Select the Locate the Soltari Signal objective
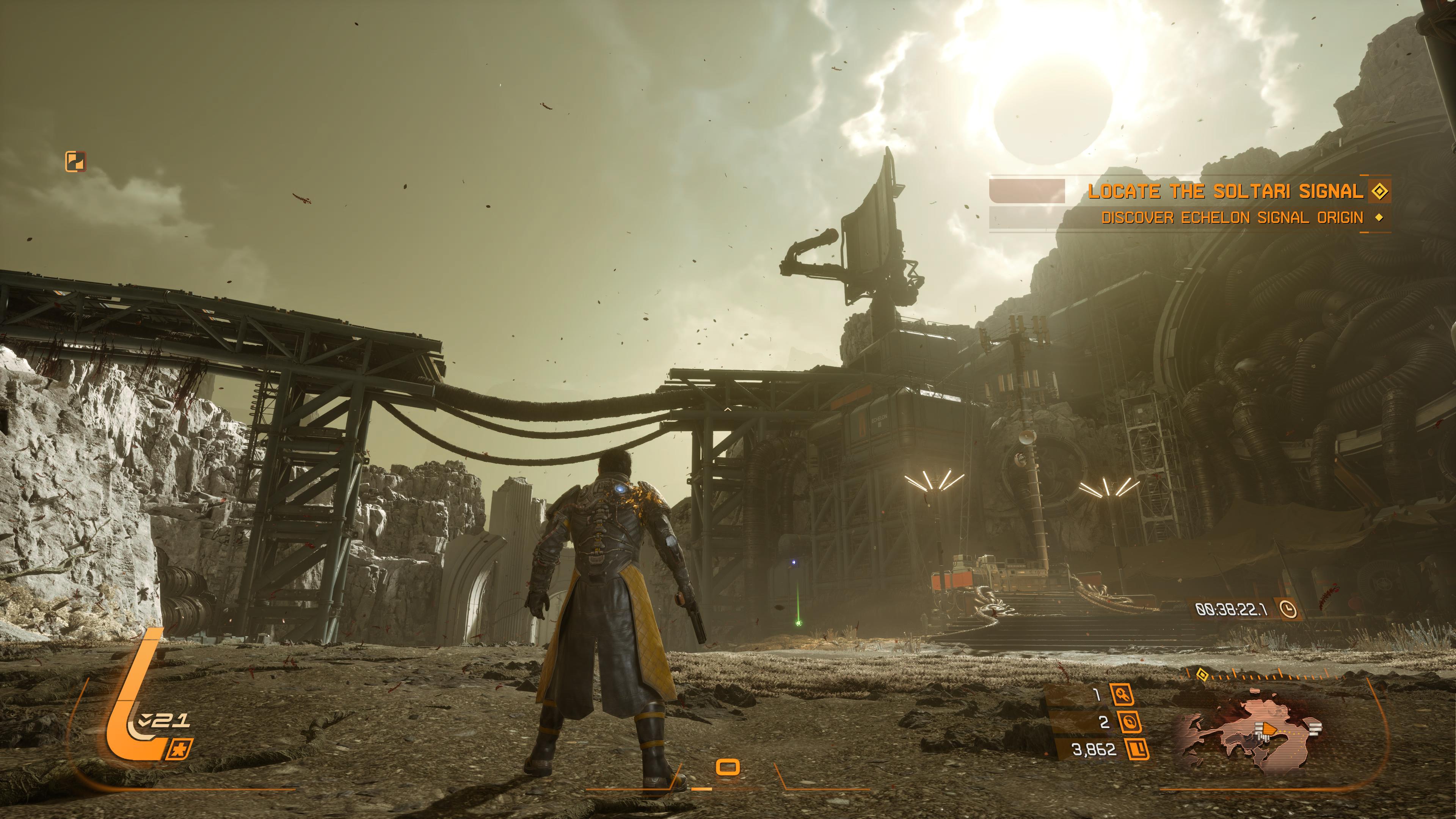Image resolution: width=1456 pixels, height=819 pixels. click(x=1225, y=191)
